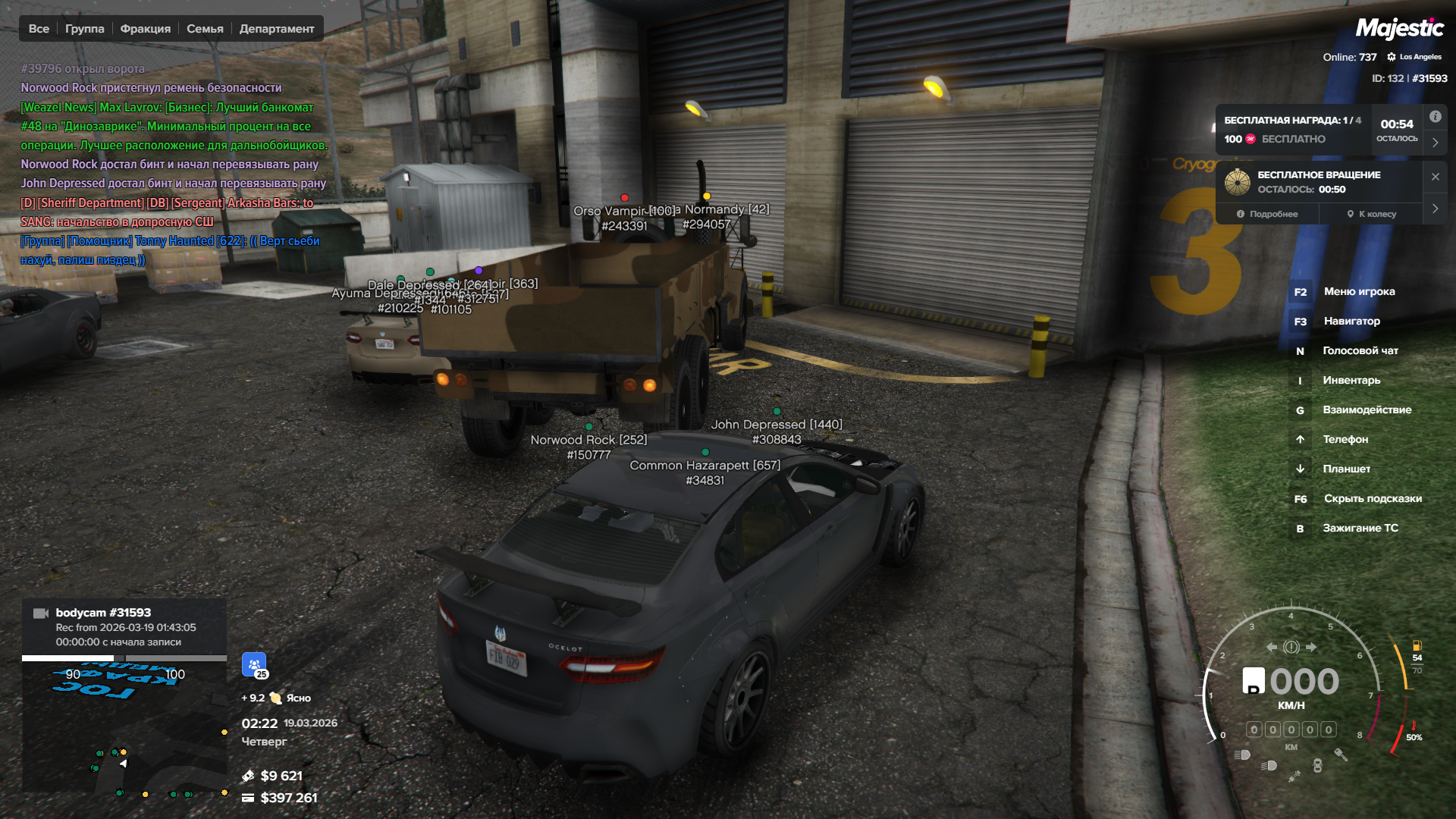The height and width of the screenshot is (819, 1456).
Task: Click the Majestic logo
Action: [1399, 29]
